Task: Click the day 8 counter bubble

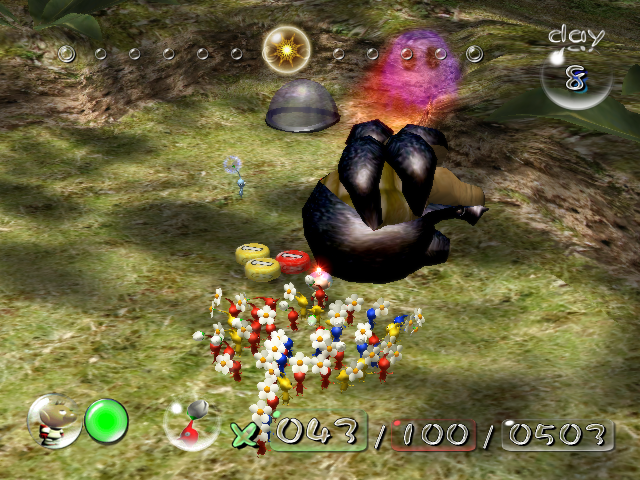Action: pyautogui.click(x=575, y=76)
